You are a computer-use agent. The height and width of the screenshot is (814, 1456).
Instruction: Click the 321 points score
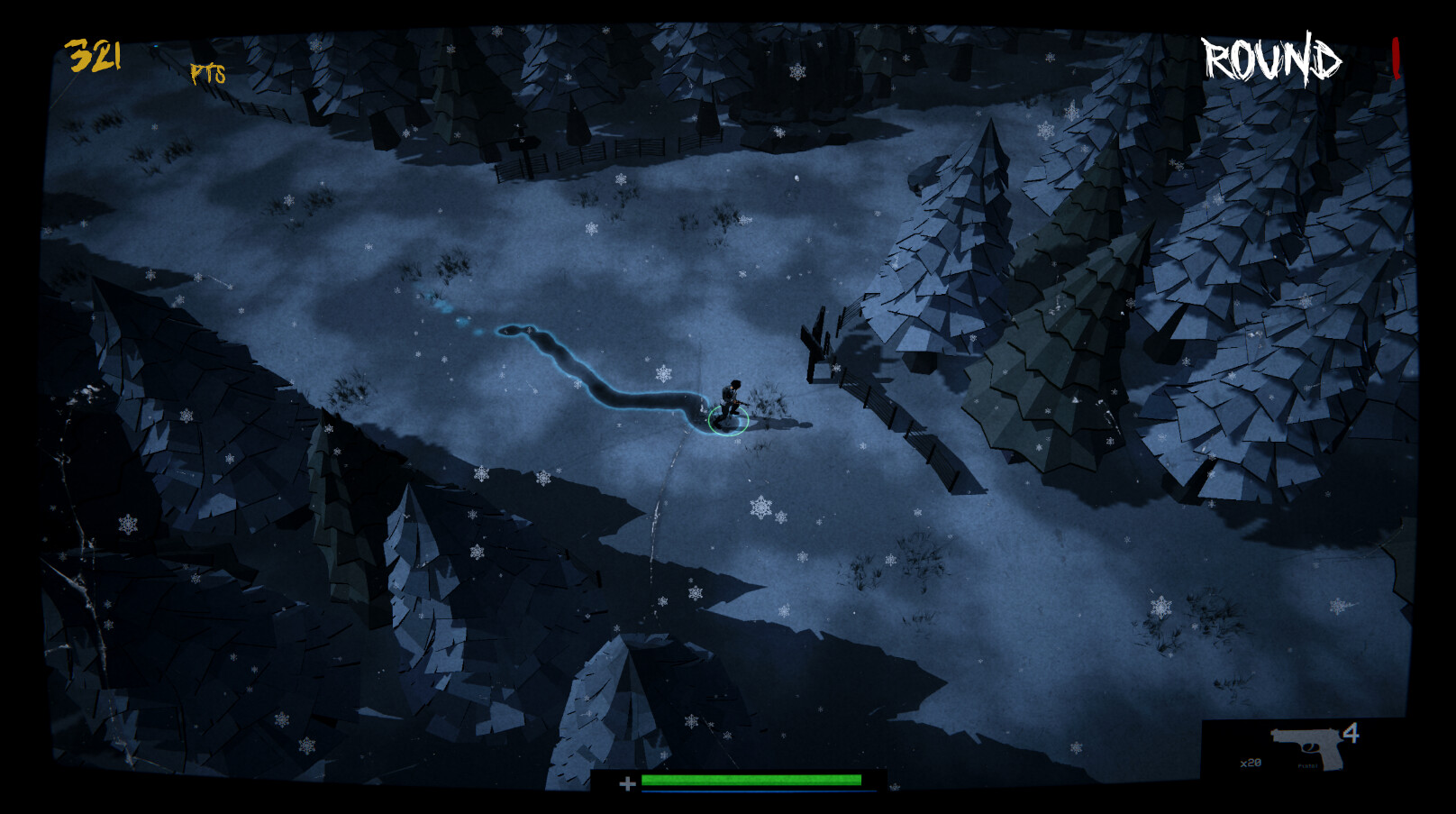(93, 56)
